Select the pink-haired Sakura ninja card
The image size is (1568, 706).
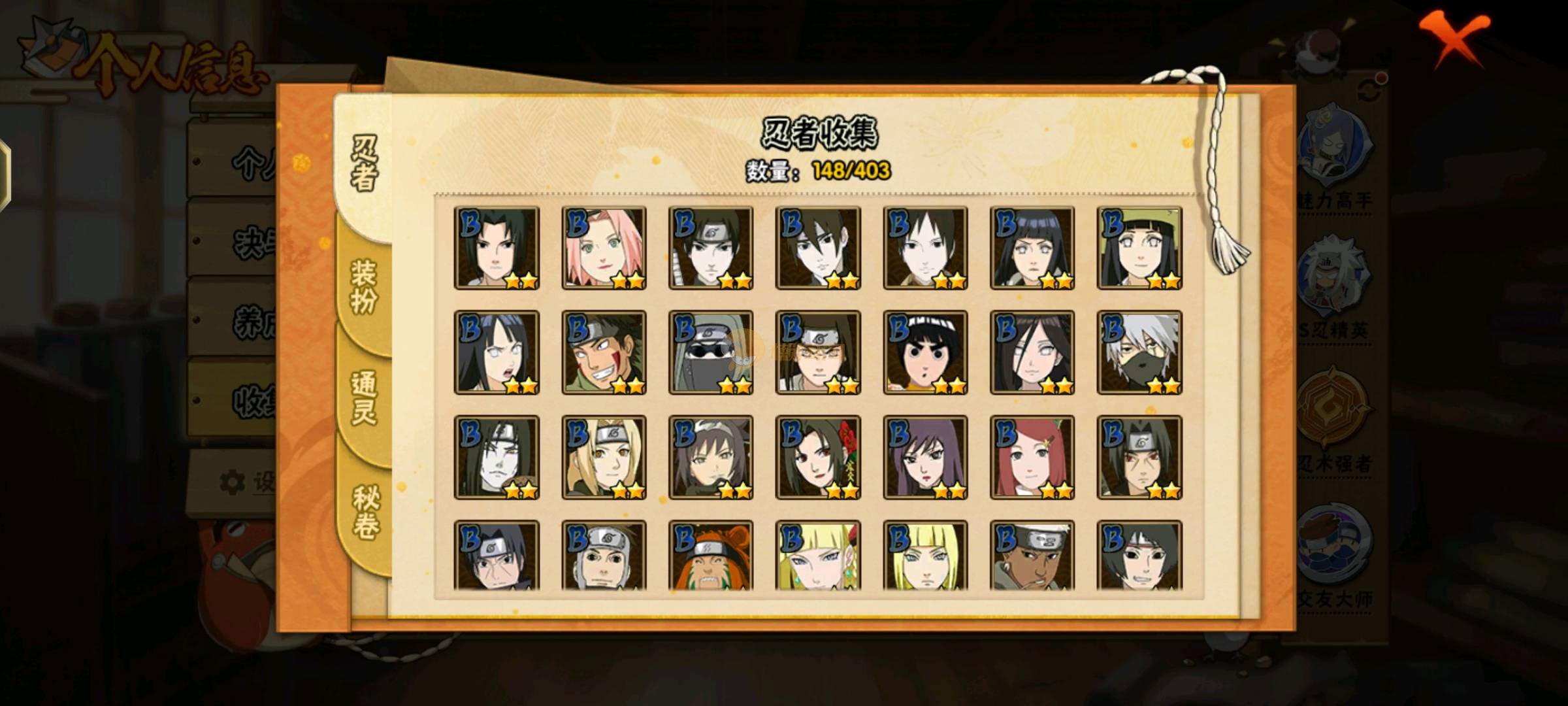[604, 248]
